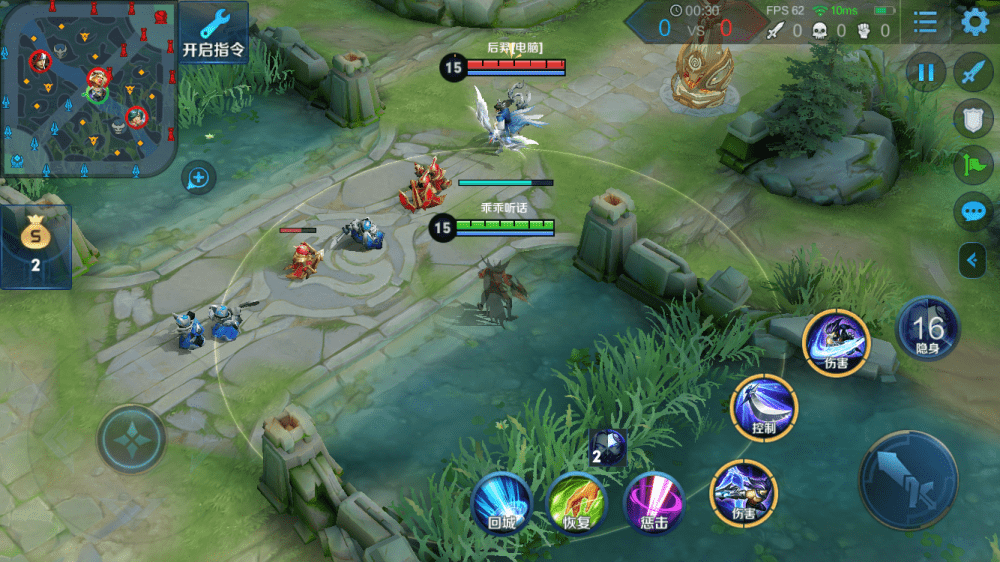
Task: Tap the movement joystick
Action: tap(131, 439)
